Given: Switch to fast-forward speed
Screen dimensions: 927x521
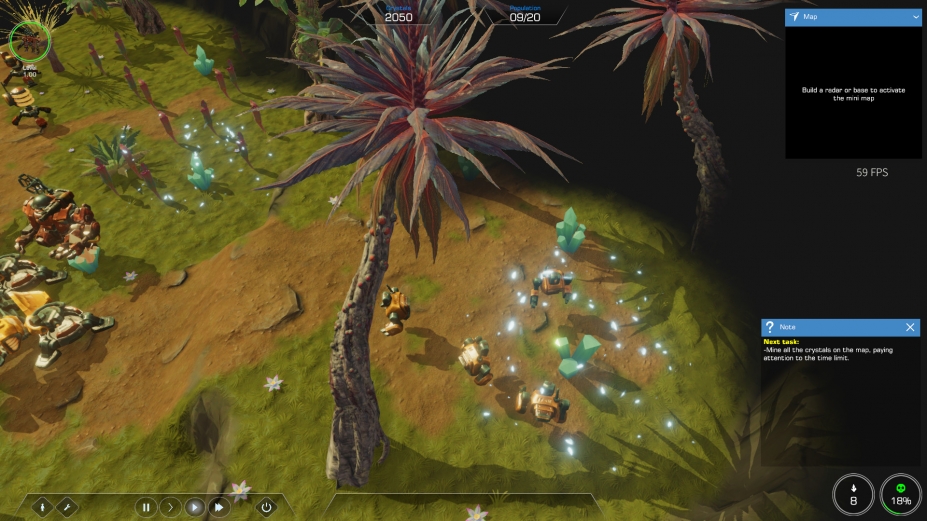Looking at the screenshot, I should tap(219, 507).
